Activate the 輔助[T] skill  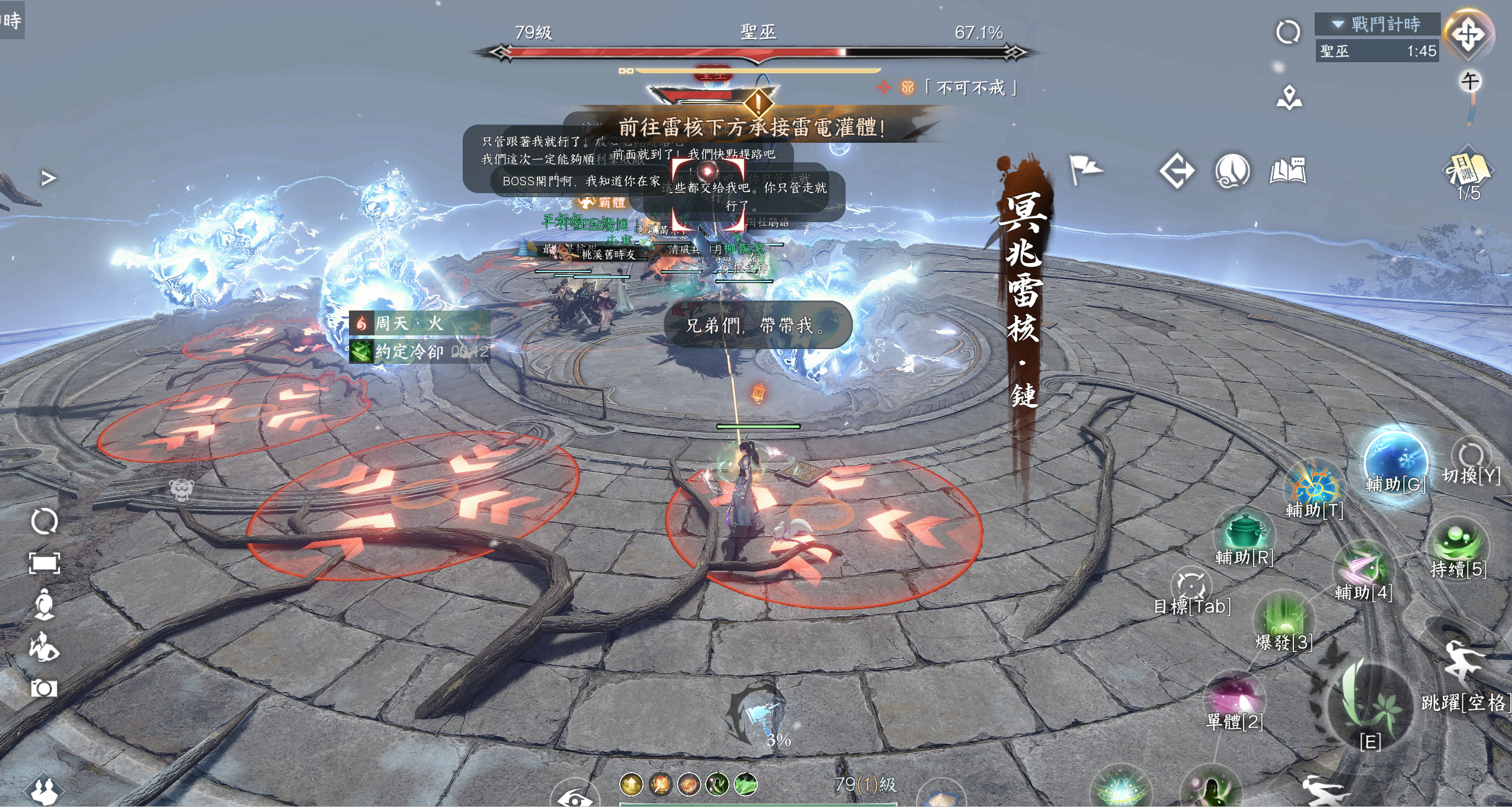(1314, 487)
